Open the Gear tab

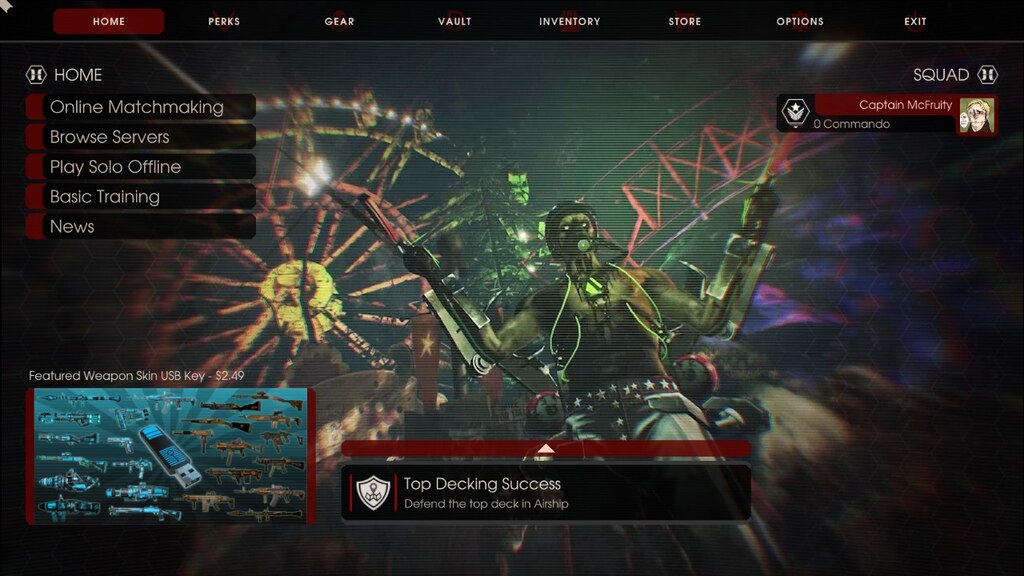point(340,21)
